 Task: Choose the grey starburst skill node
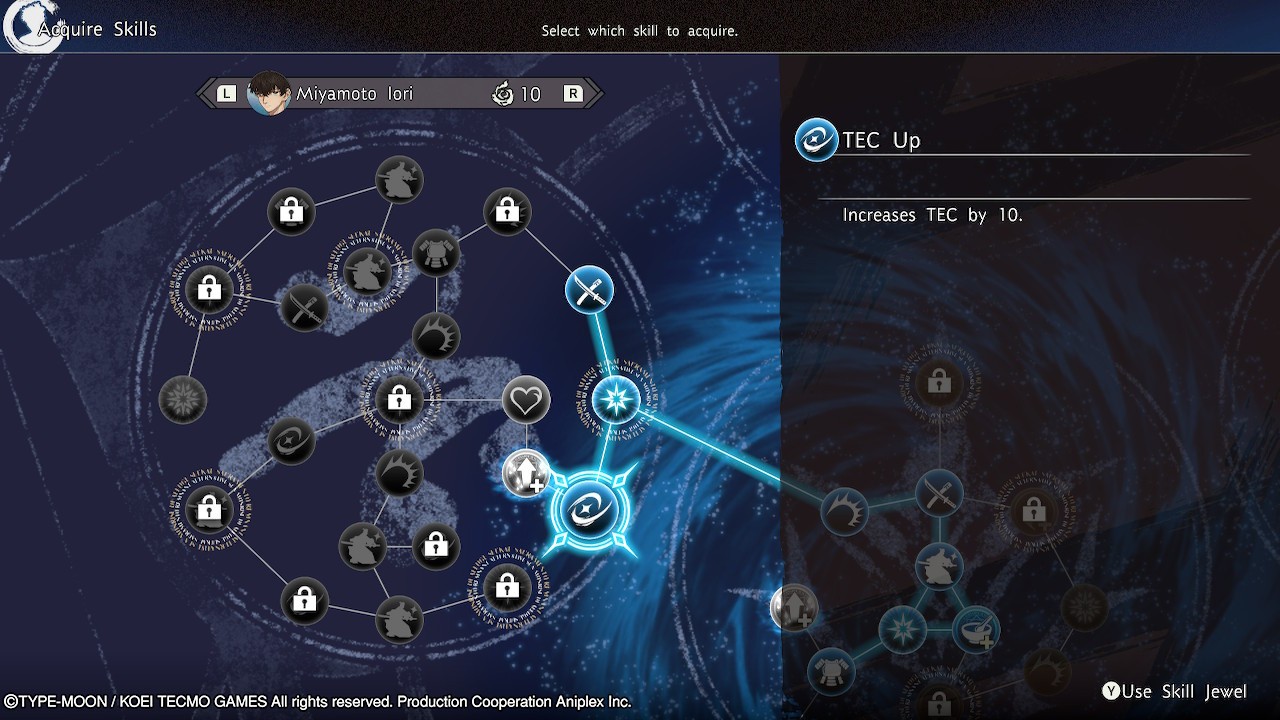tap(183, 400)
